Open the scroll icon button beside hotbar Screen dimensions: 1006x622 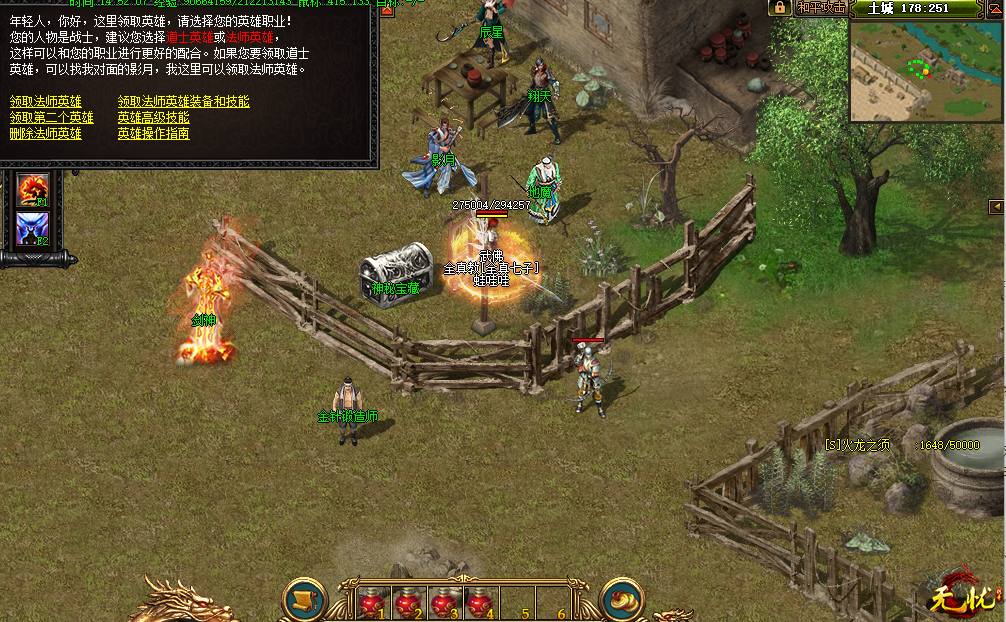(x=304, y=599)
